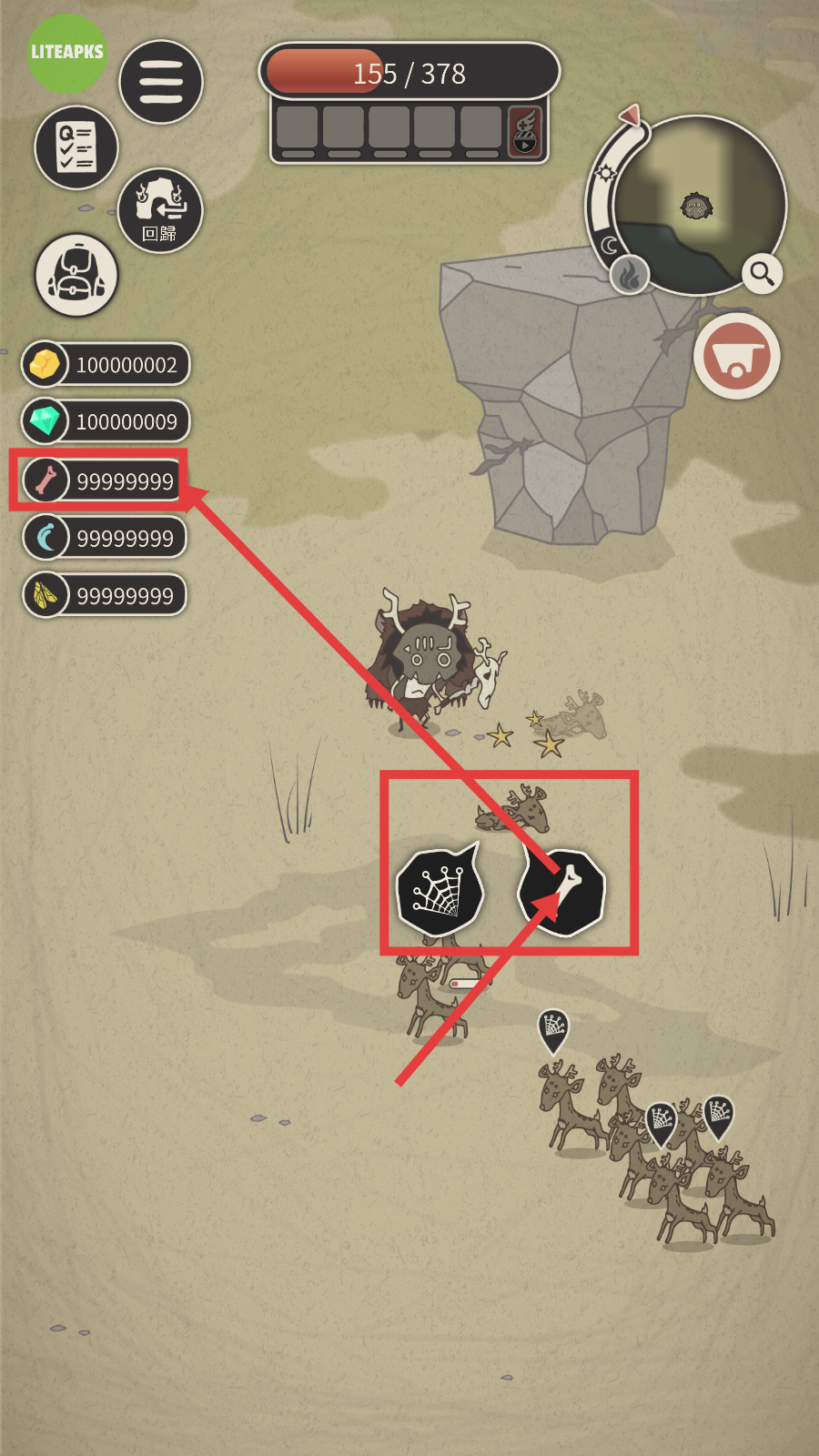The image size is (819, 1456).
Task: Tap the campfire icon under the minimap
Action: [x=629, y=274]
